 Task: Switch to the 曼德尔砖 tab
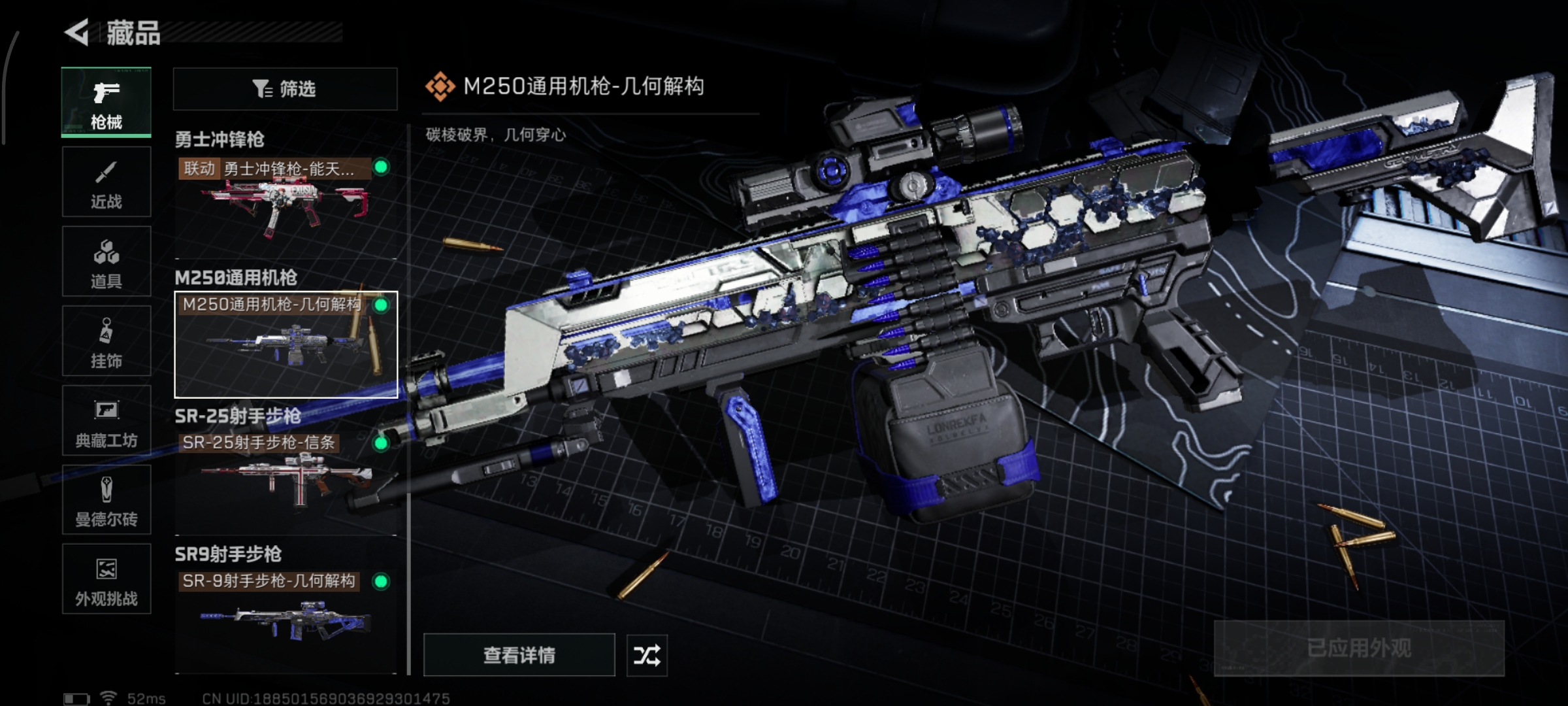pos(106,500)
